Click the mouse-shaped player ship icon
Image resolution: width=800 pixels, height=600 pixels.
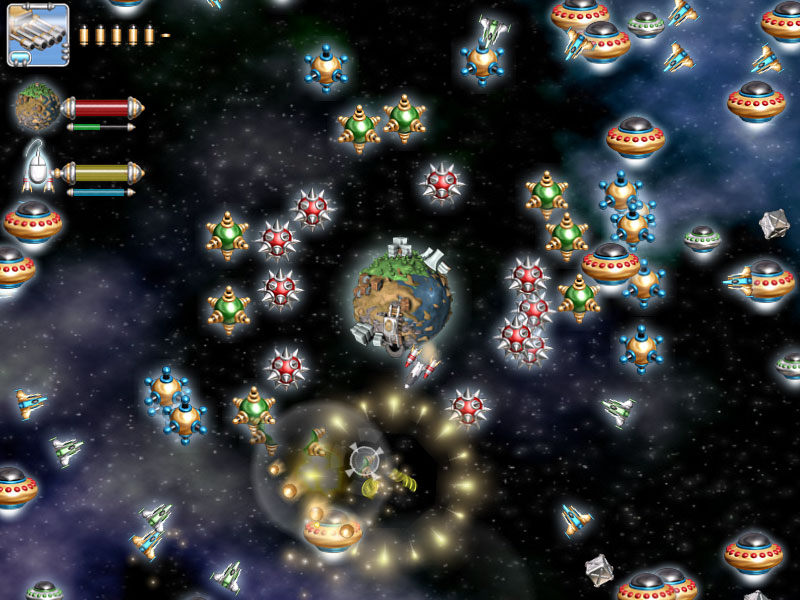[37, 167]
